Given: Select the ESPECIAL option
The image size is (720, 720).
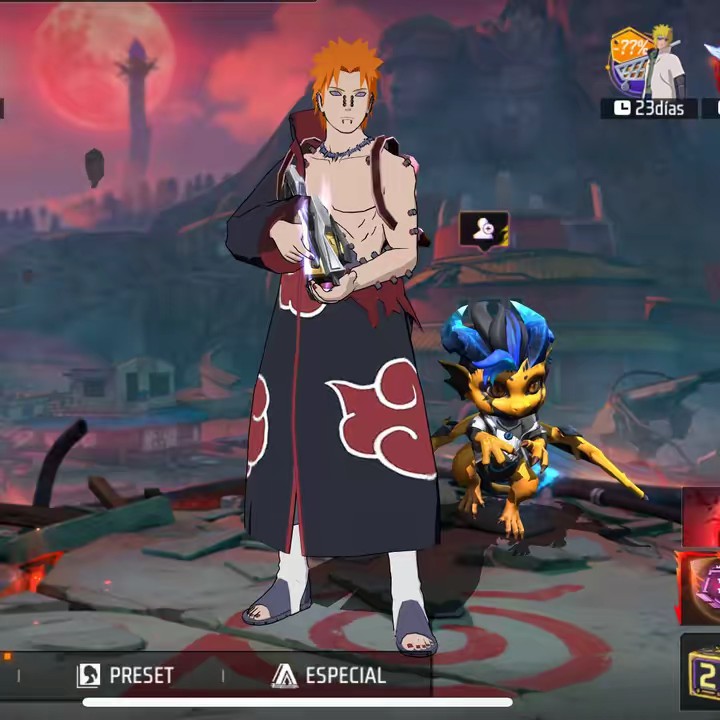Looking at the screenshot, I should tap(329, 675).
